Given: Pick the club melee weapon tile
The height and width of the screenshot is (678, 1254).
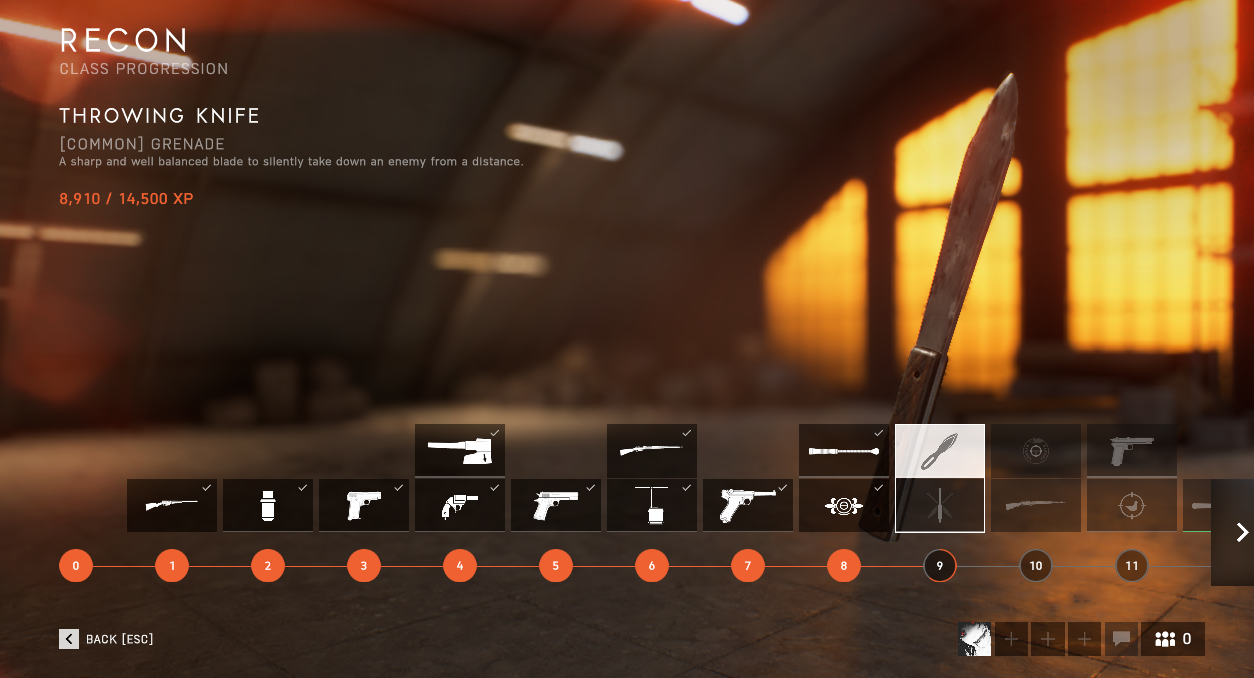Looking at the screenshot, I should tap(843, 450).
